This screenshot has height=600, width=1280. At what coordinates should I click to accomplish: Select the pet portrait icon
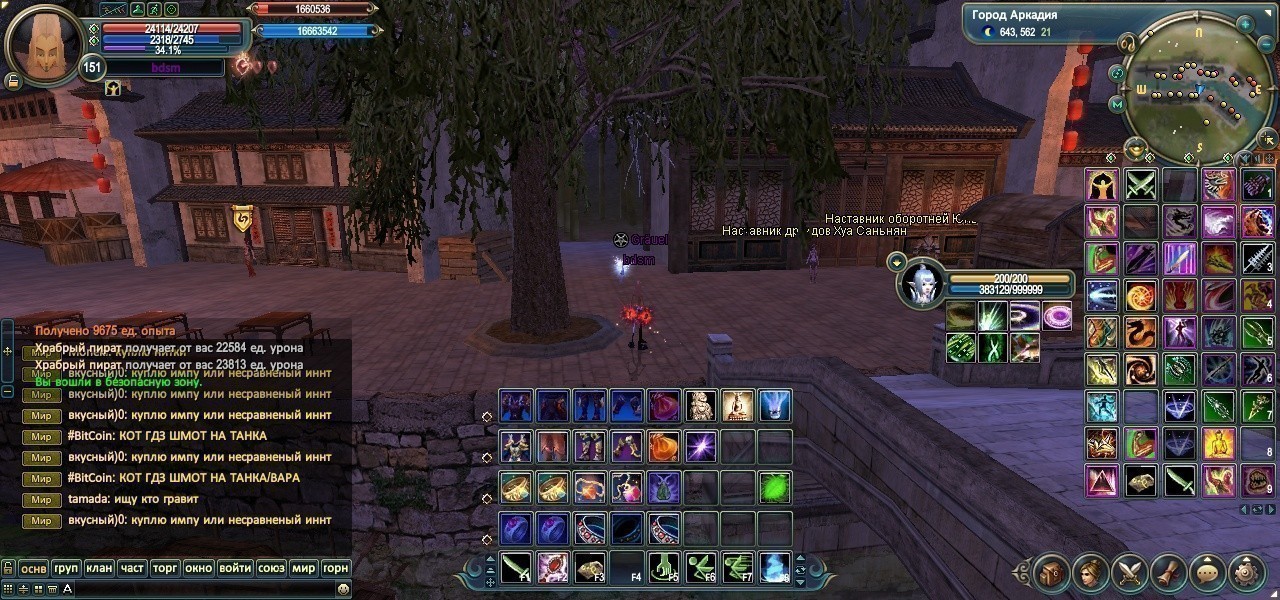(920, 283)
